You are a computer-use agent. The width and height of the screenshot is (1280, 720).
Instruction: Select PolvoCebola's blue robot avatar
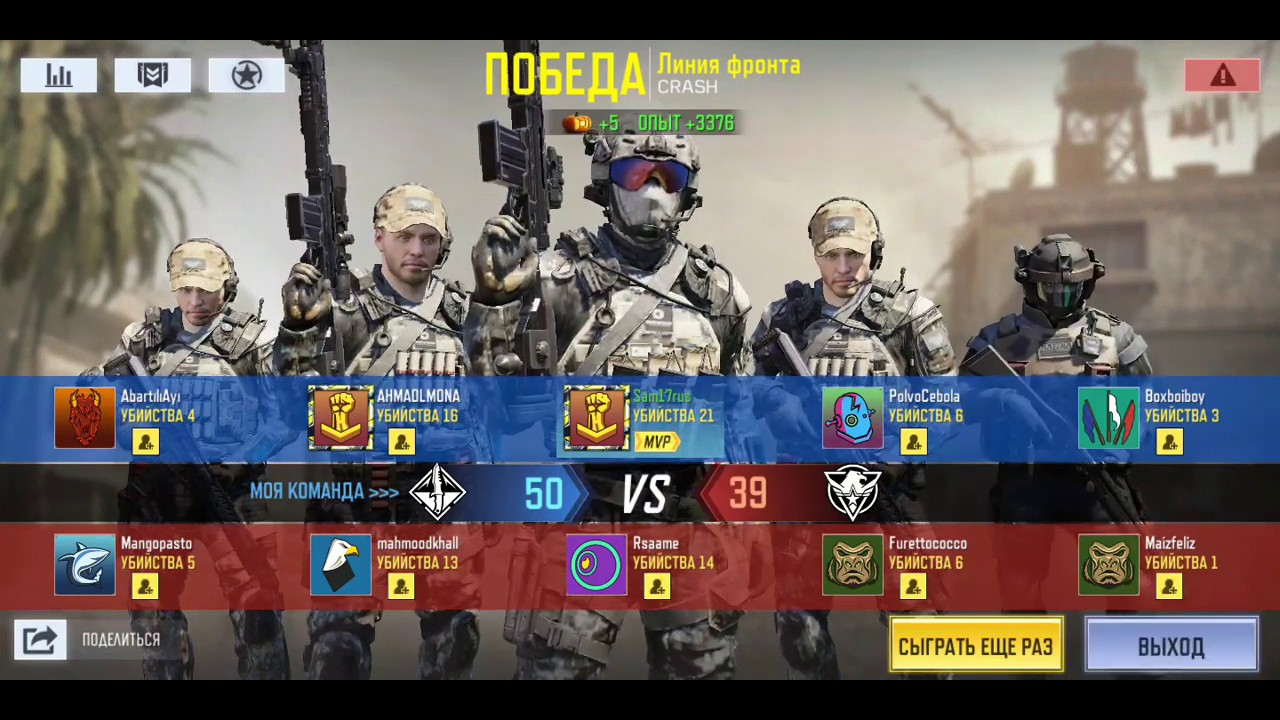pos(852,418)
